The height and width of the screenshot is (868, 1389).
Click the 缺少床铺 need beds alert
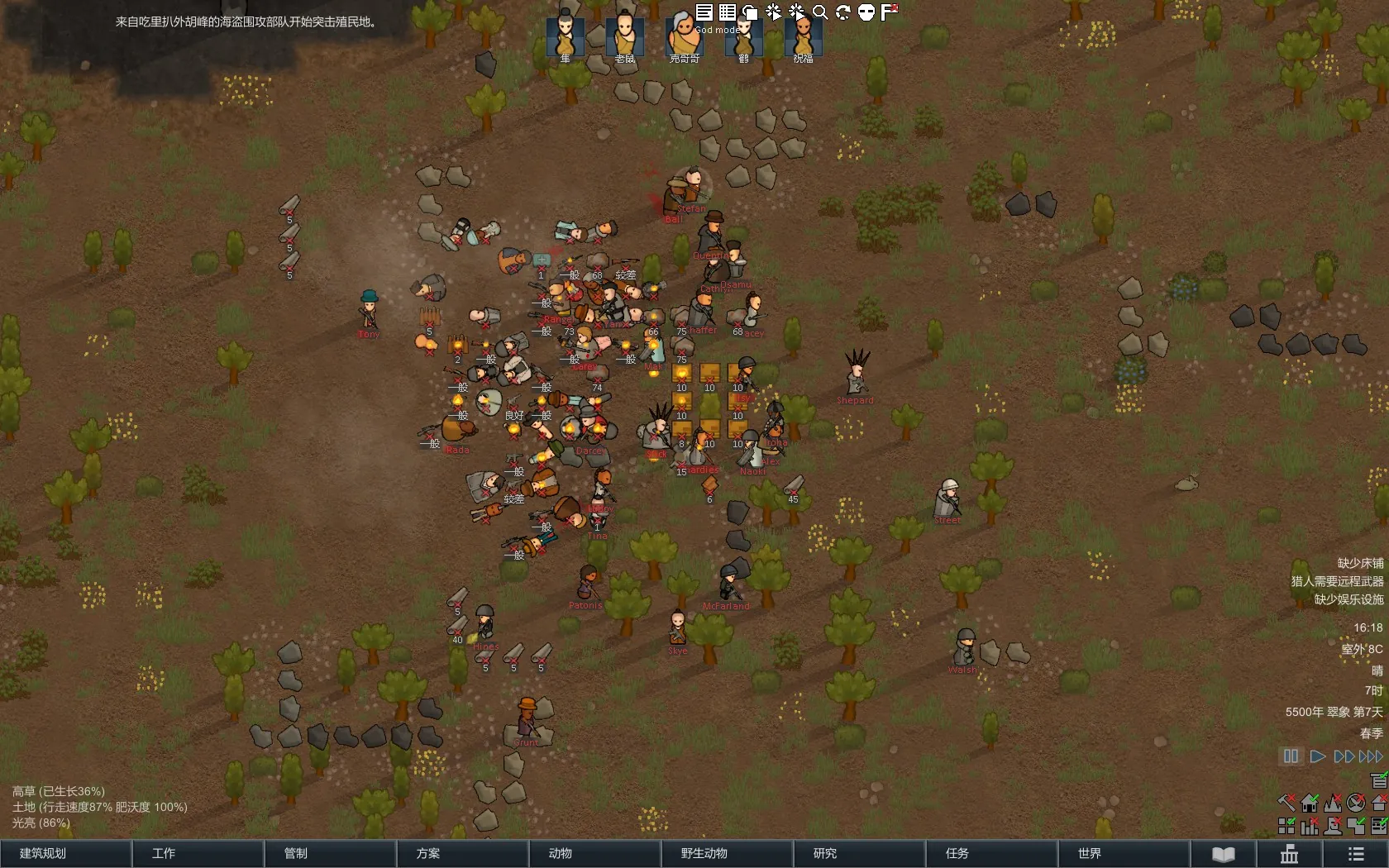(1360, 563)
